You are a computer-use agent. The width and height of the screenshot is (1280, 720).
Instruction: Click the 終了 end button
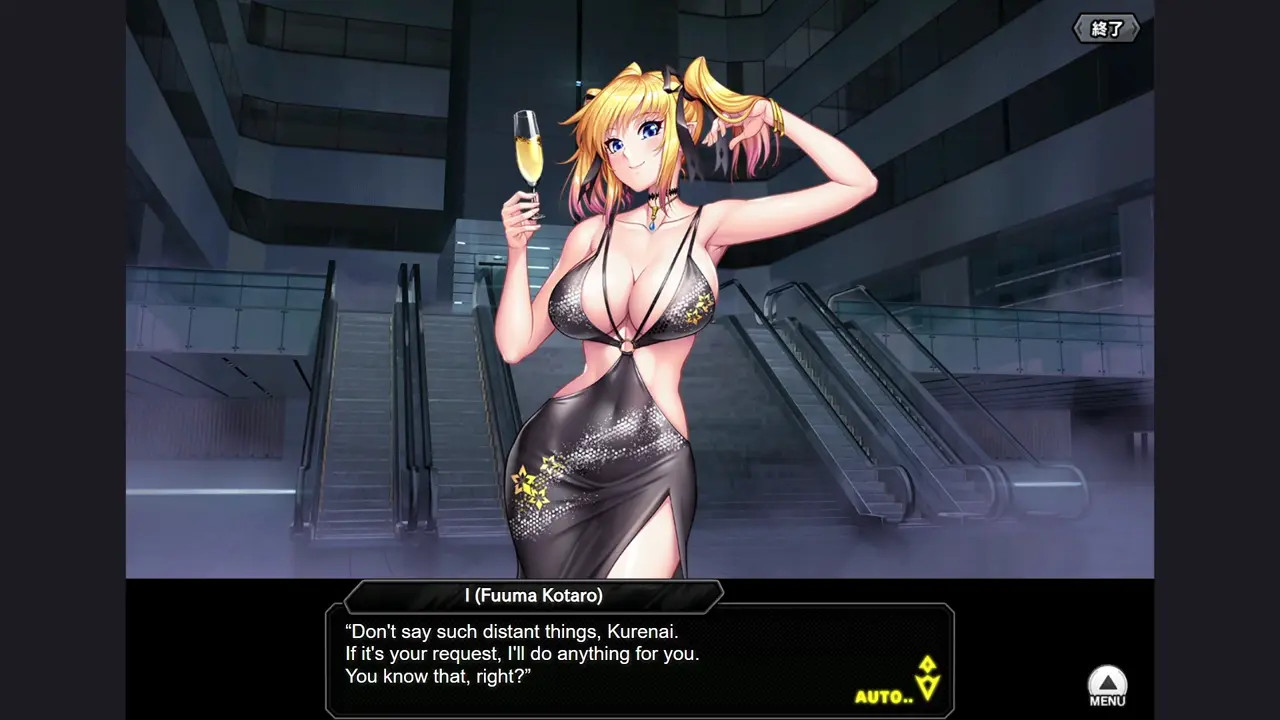pyautogui.click(x=1106, y=29)
